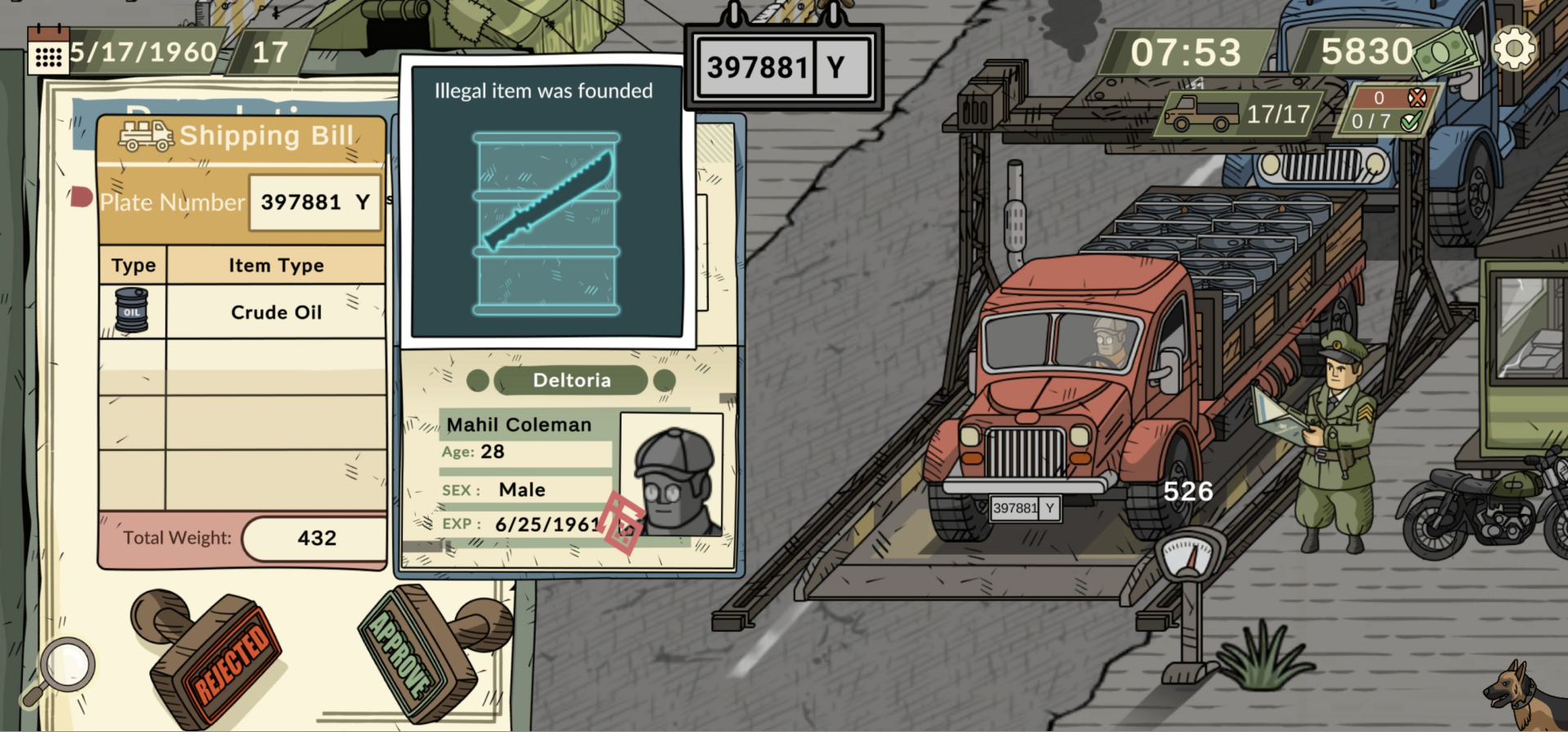Select the Item Type column header
The height and width of the screenshot is (732, 1568).
(x=275, y=264)
